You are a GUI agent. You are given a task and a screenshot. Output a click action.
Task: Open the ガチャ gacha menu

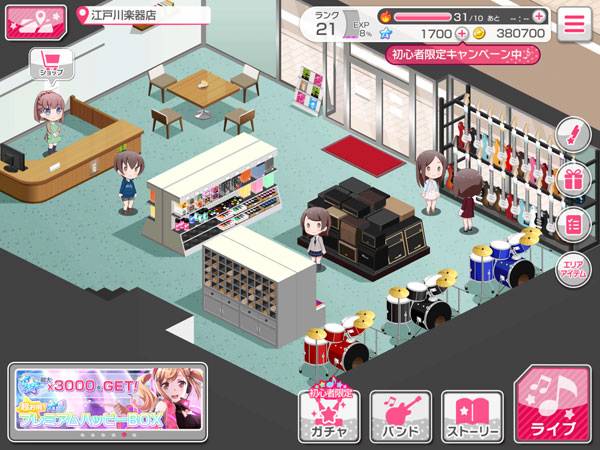329,416
